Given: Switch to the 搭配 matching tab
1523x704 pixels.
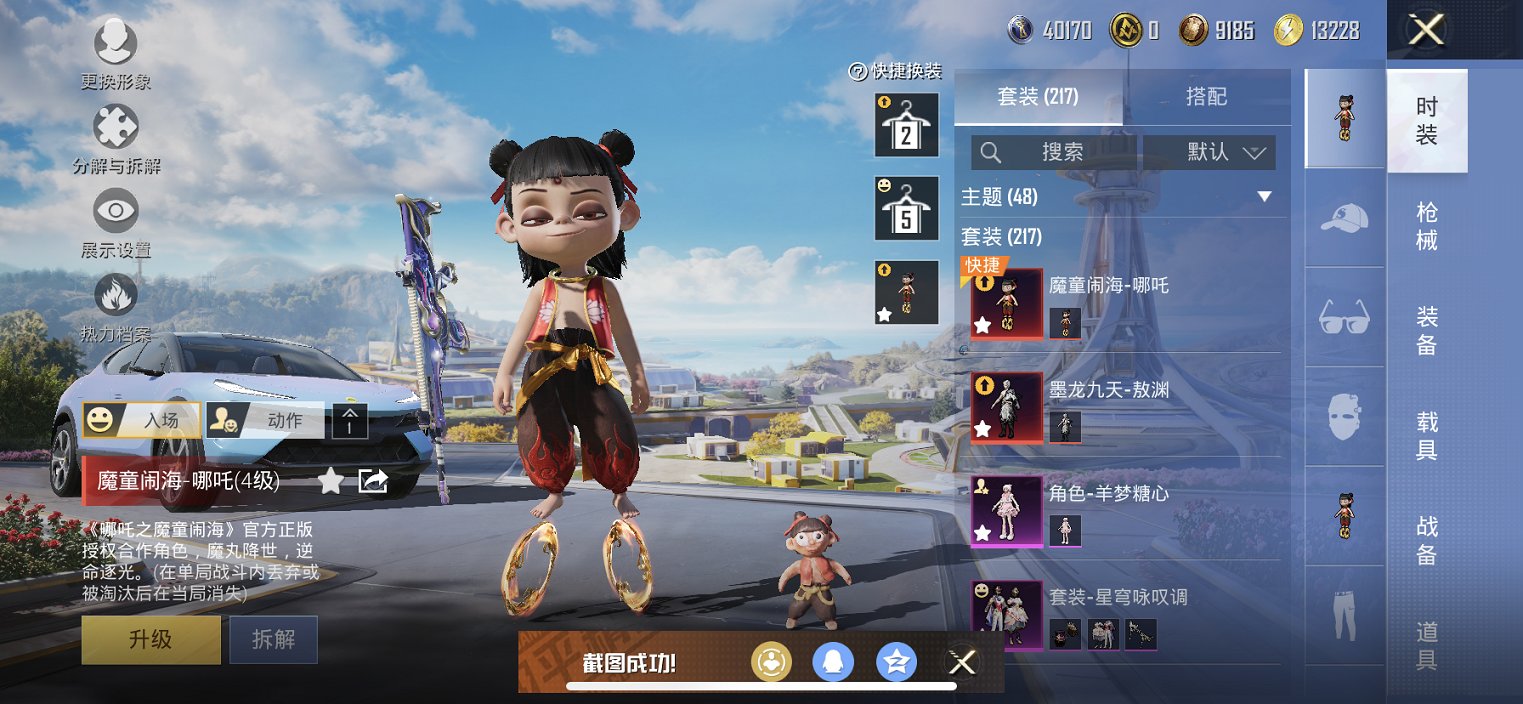Looking at the screenshot, I should pos(1206,97).
